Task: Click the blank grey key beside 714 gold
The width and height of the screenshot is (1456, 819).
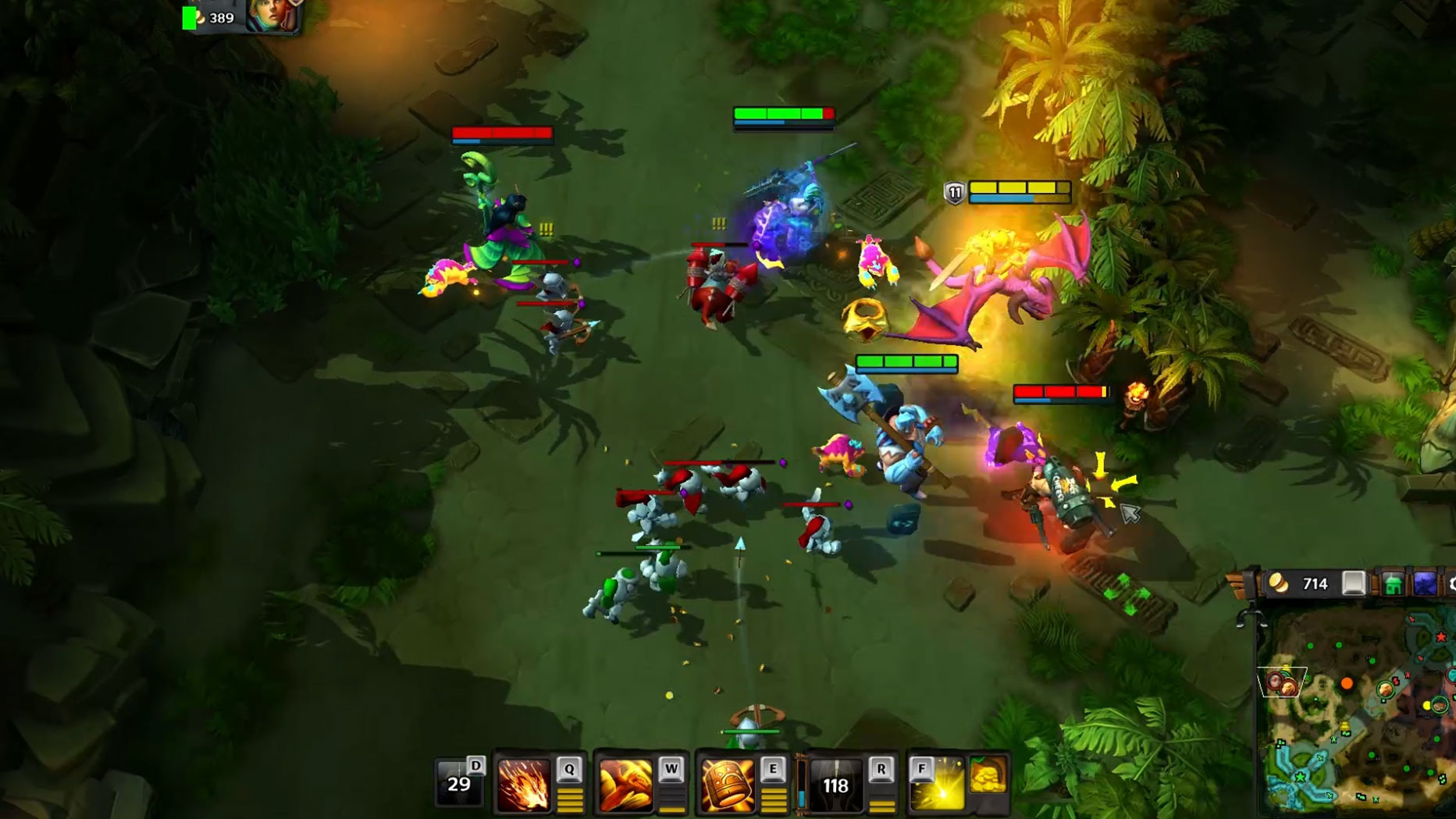Action: 1354,584
